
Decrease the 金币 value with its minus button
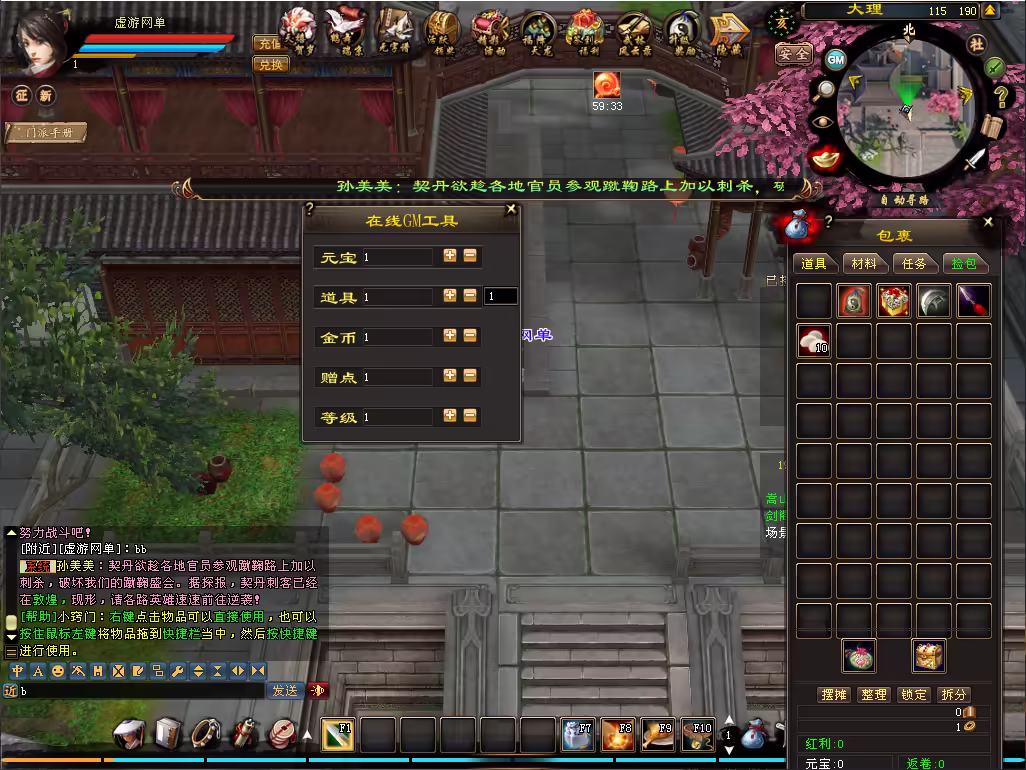[470, 336]
